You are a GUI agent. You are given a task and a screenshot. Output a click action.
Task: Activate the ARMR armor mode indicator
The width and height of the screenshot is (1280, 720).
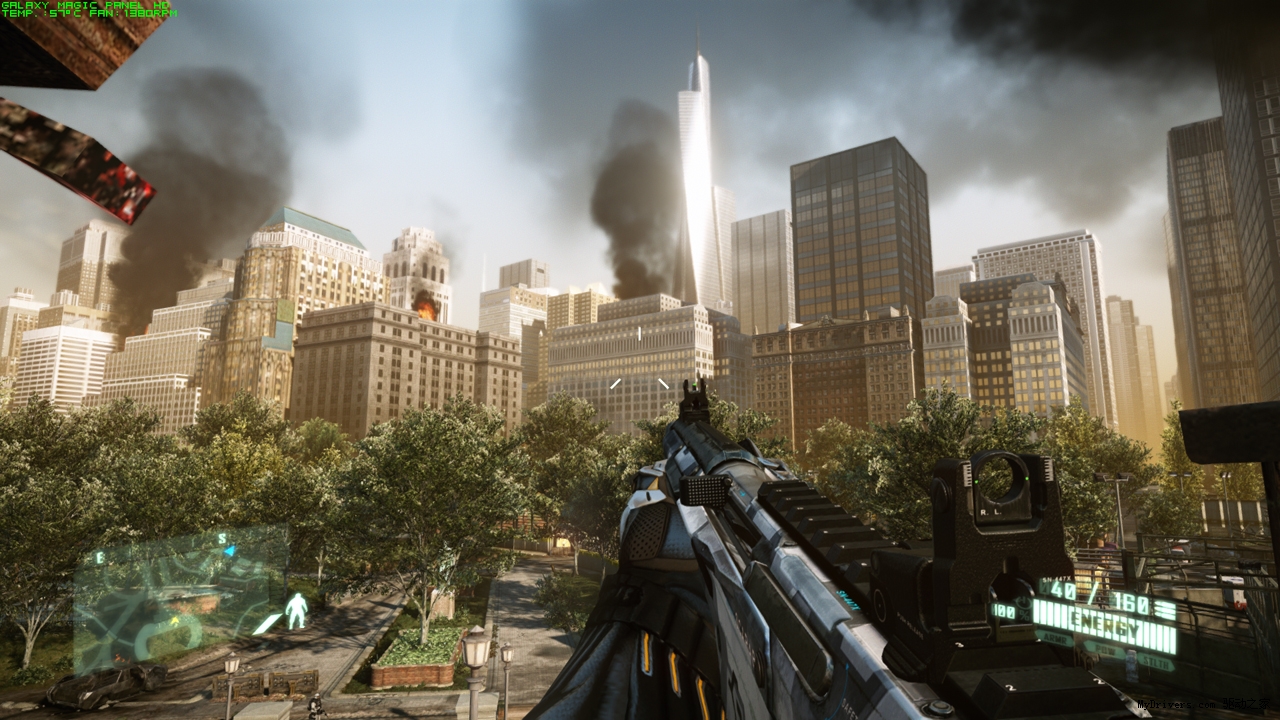click(1055, 639)
